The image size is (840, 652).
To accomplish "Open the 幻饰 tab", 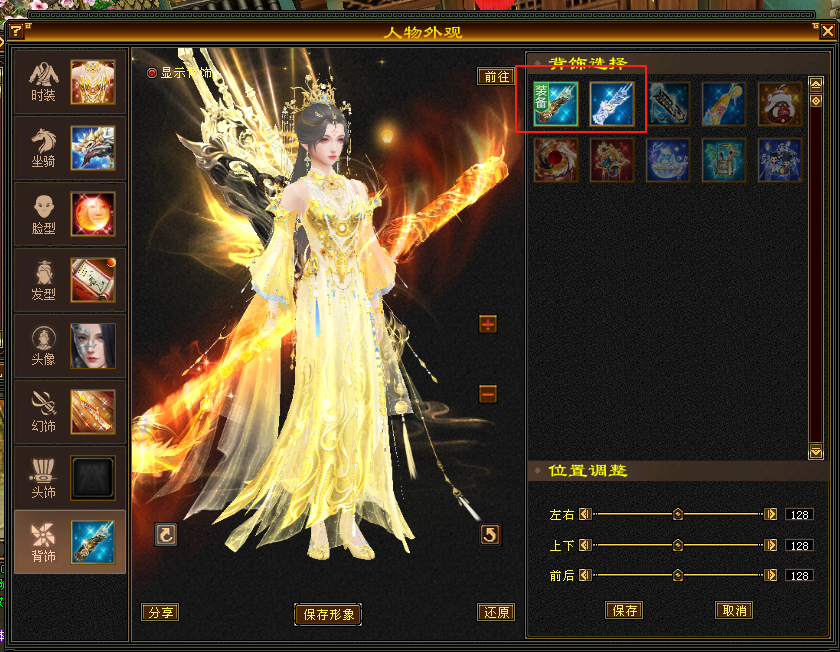I will click(x=69, y=412).
